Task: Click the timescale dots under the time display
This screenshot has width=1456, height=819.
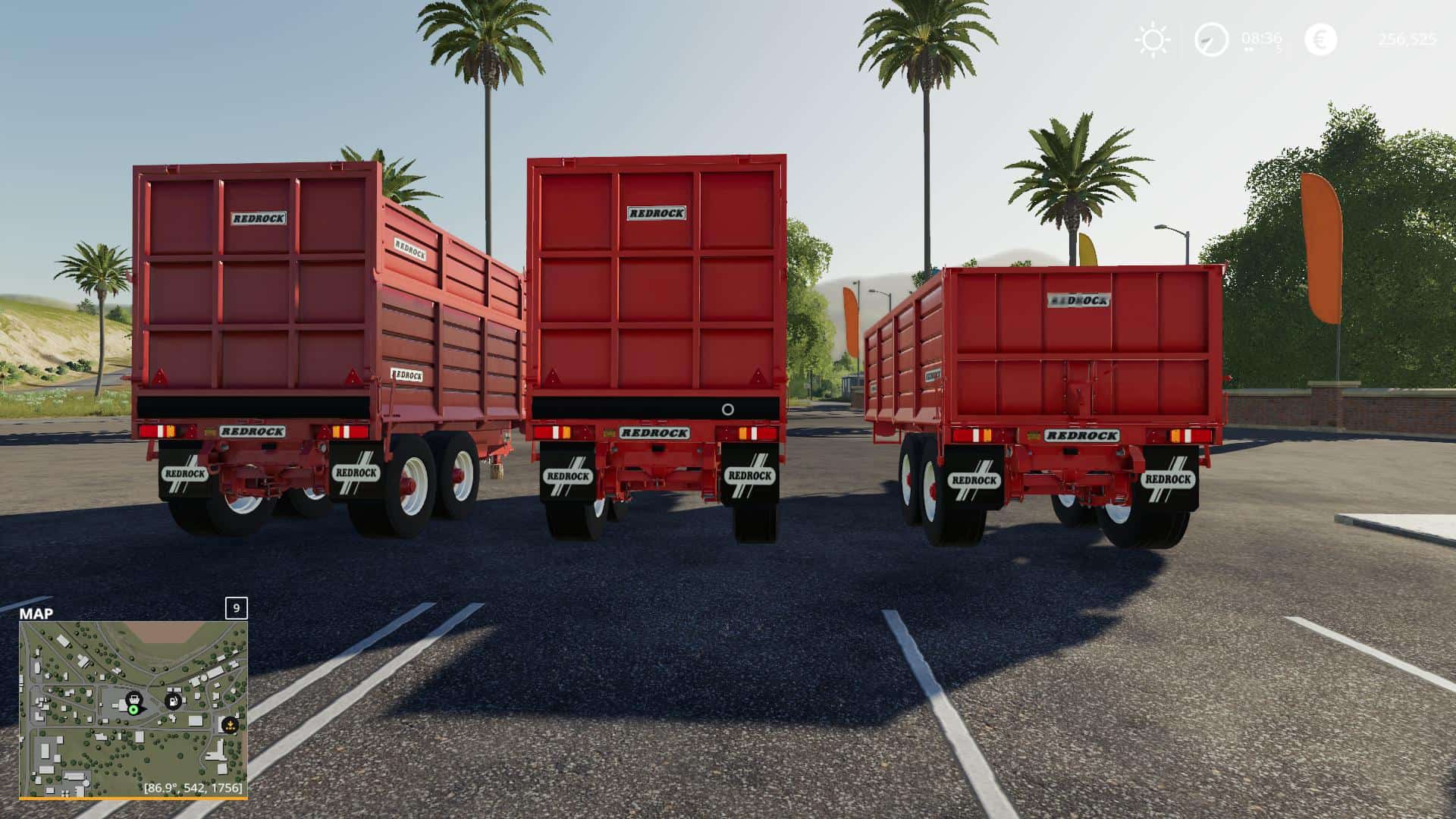Action: (1249, 49)
